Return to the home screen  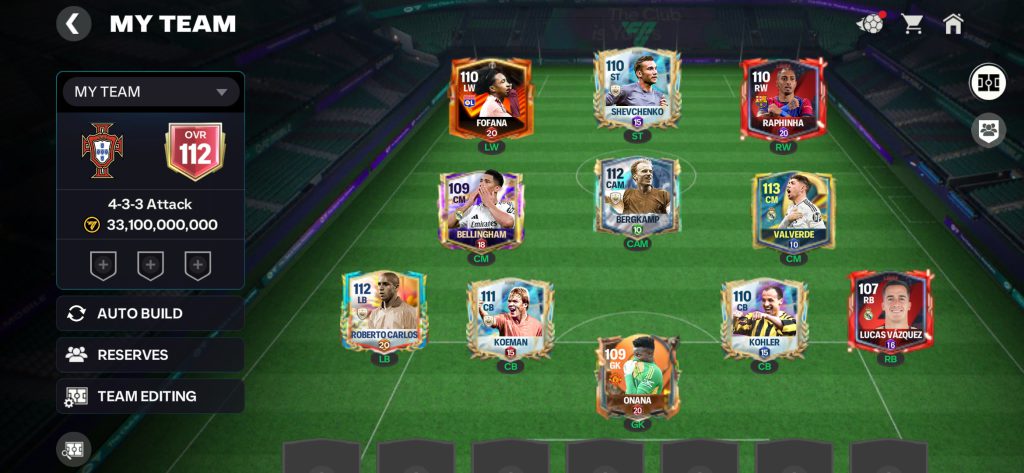[x=953, y=23]
